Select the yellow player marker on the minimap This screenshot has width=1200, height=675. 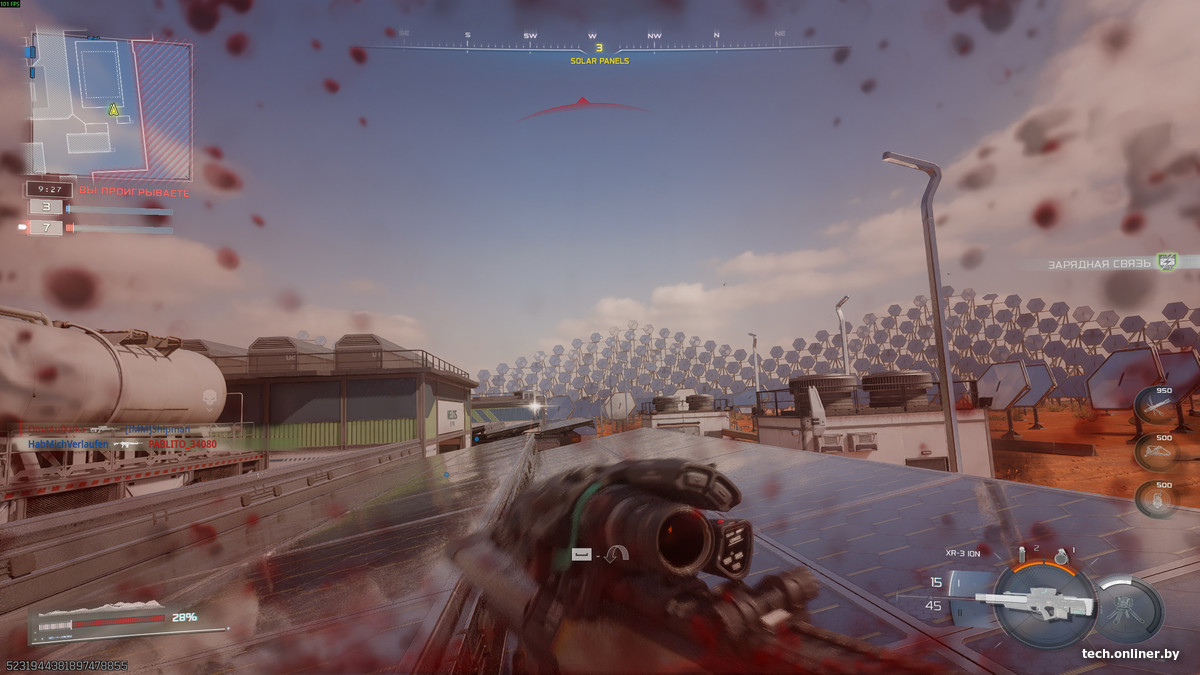pyautogui.click(x=113, y=109)
